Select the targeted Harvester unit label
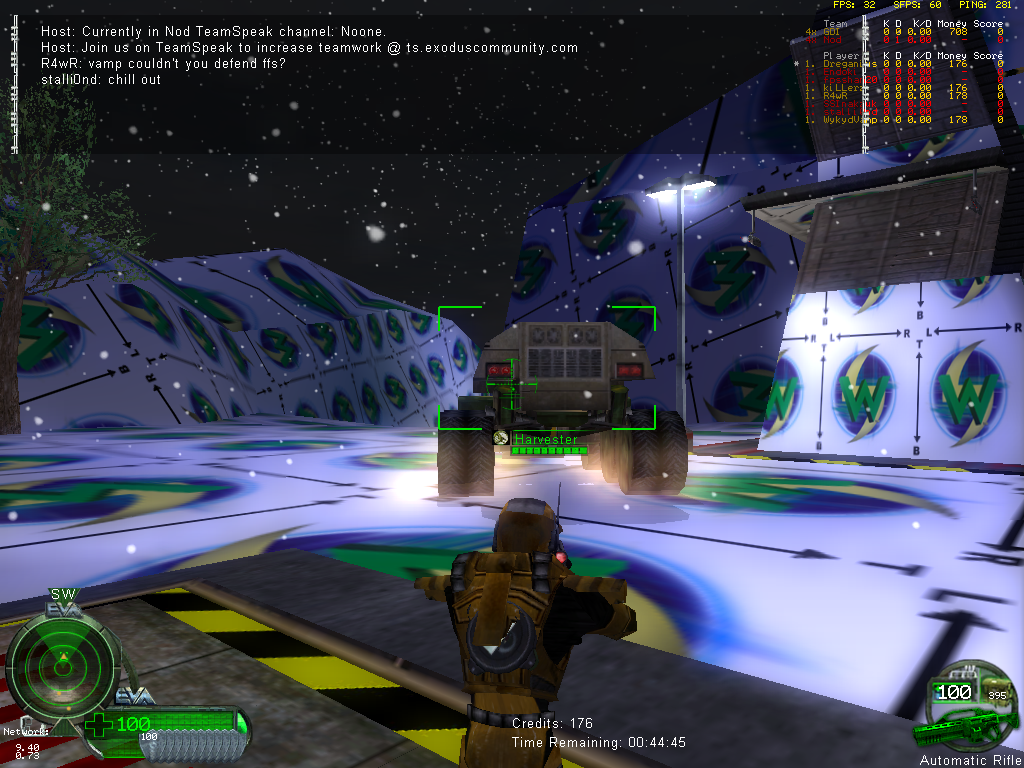 point(546,439)
